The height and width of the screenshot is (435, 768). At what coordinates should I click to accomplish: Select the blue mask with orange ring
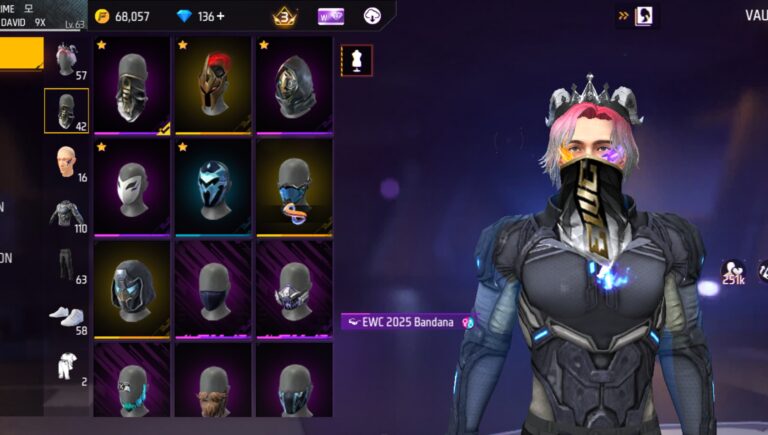[x=294, y=186]
